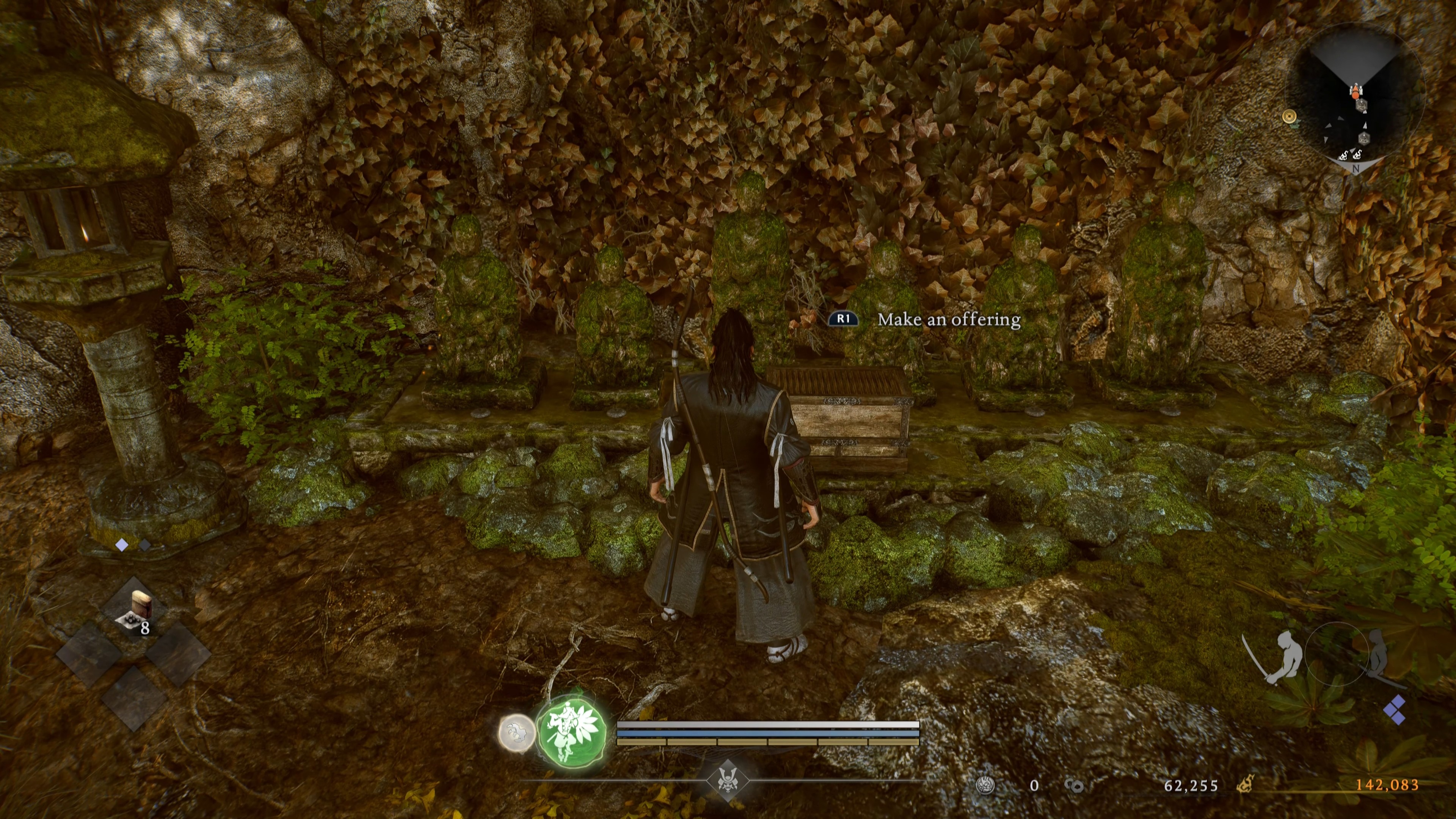The width and height of the screenshot is (1456, 819).
Task: Click the gold coins currency icon
Action: [1073, 786]
